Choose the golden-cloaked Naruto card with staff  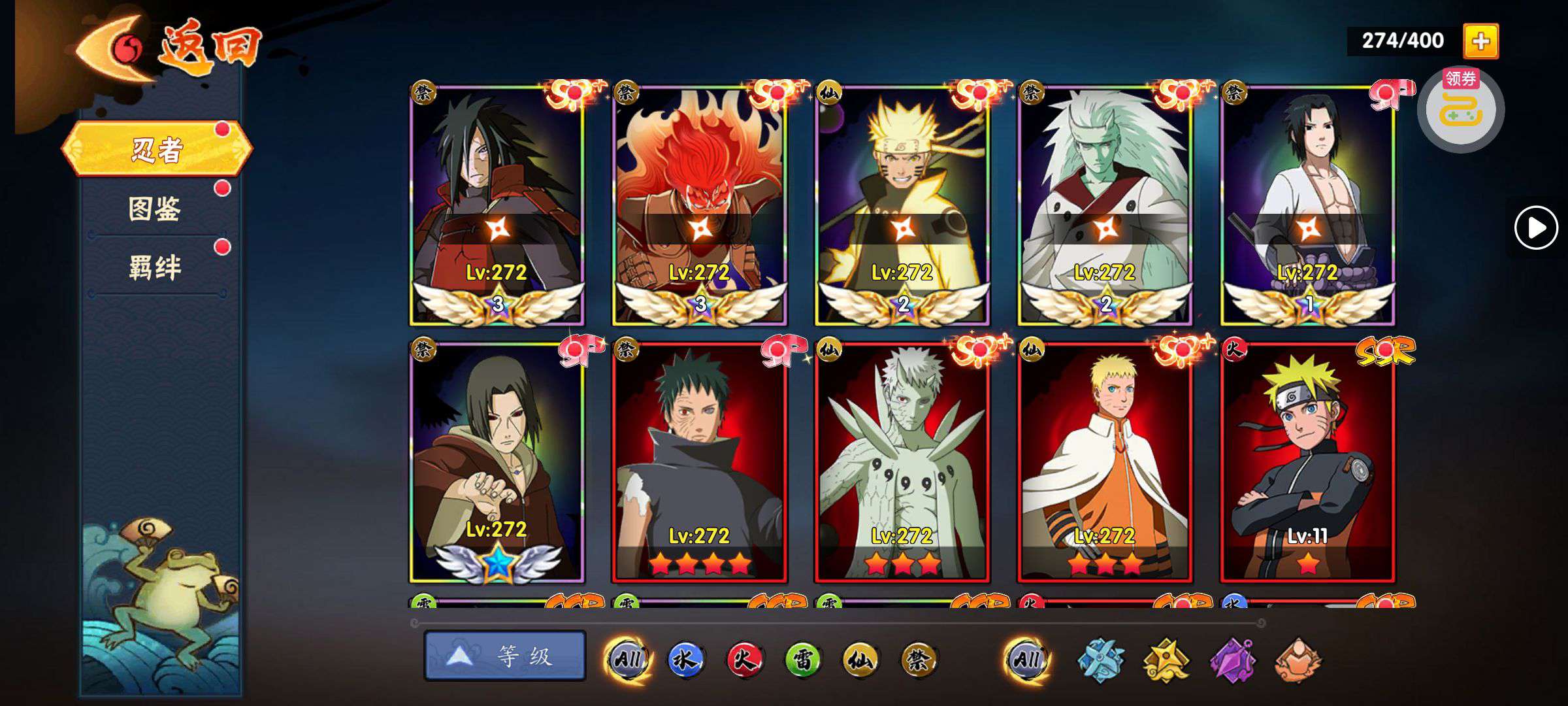pyautogui.click(x=902, y=204)
